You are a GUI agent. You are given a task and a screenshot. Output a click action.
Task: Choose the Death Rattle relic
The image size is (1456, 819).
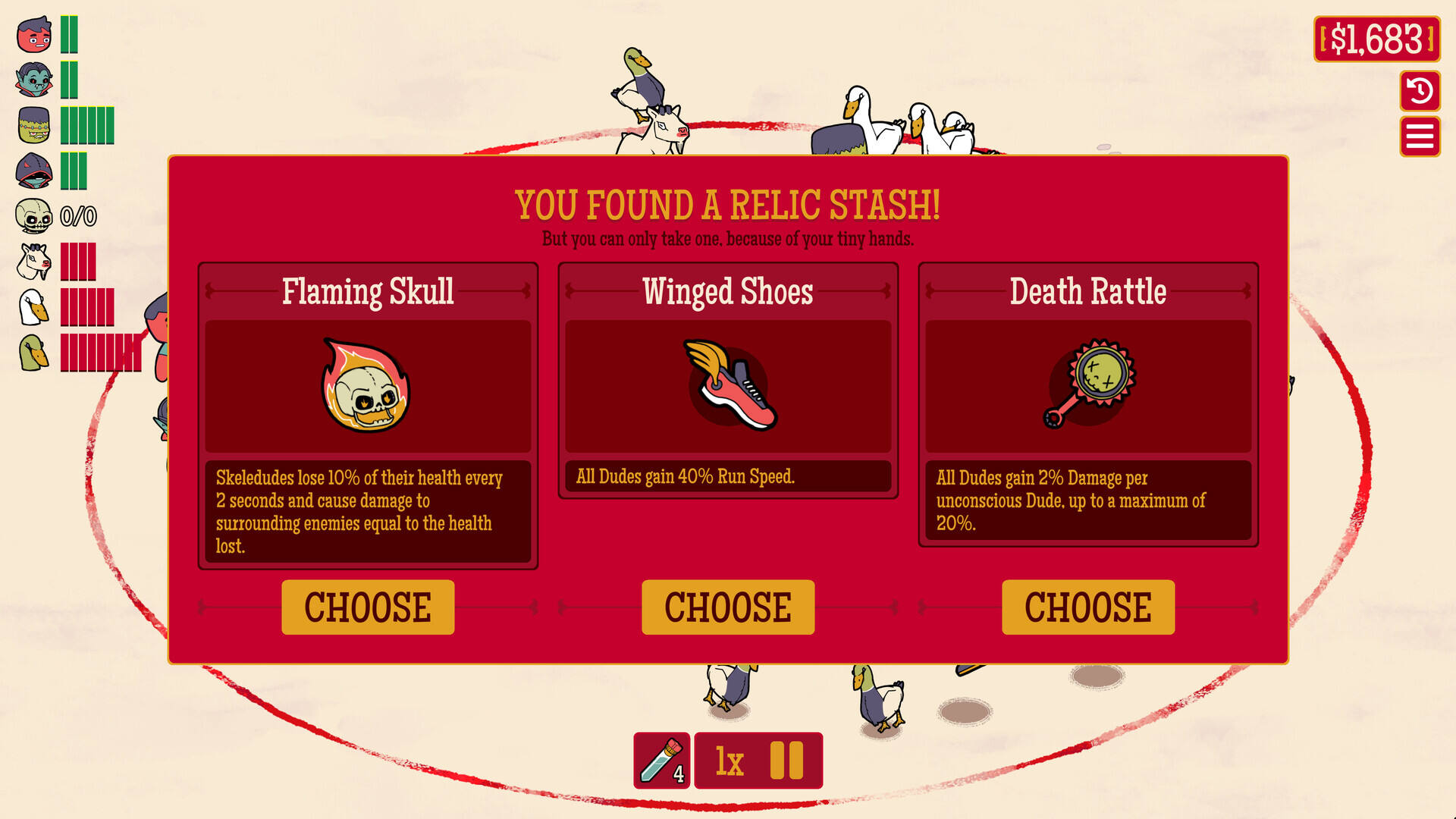(x=1088, y=607)
